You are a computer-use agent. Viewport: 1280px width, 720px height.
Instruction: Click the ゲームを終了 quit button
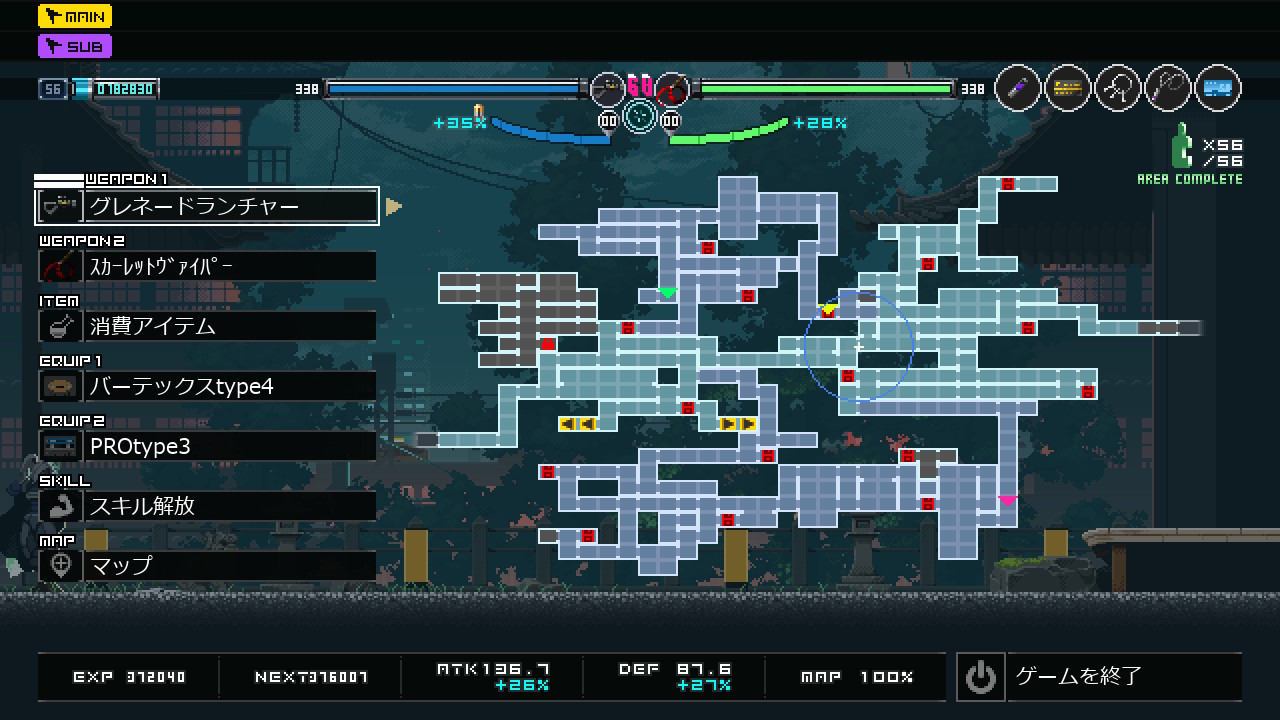coord(1098,677)
